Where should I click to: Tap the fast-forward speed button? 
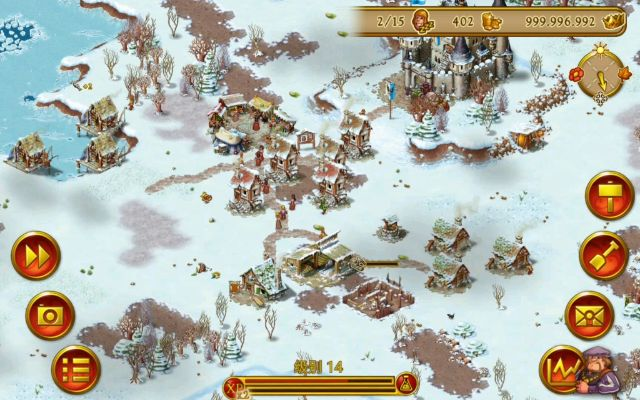tap(36, 256)
